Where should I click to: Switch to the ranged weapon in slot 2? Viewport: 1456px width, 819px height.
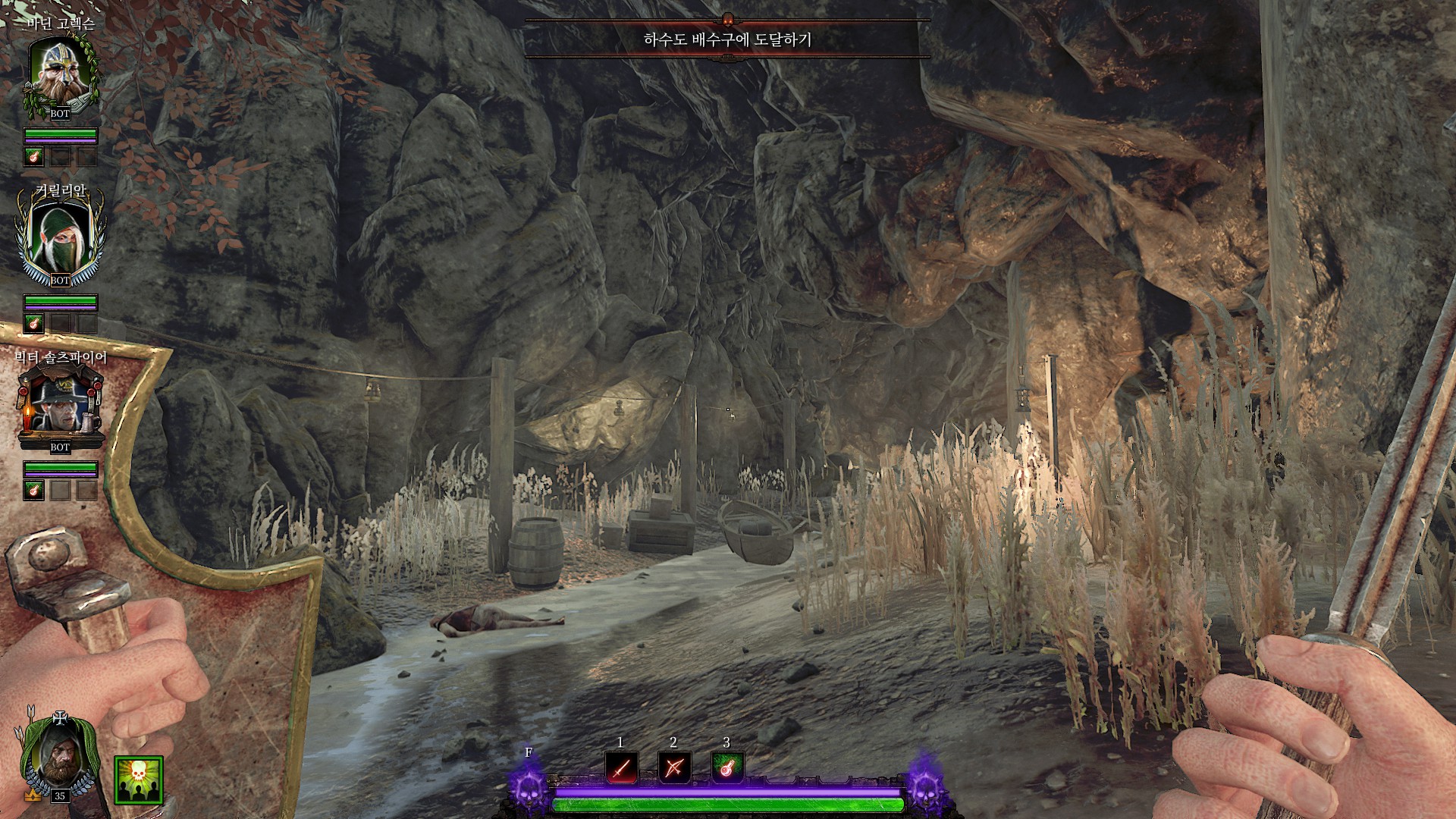point(673,768)
